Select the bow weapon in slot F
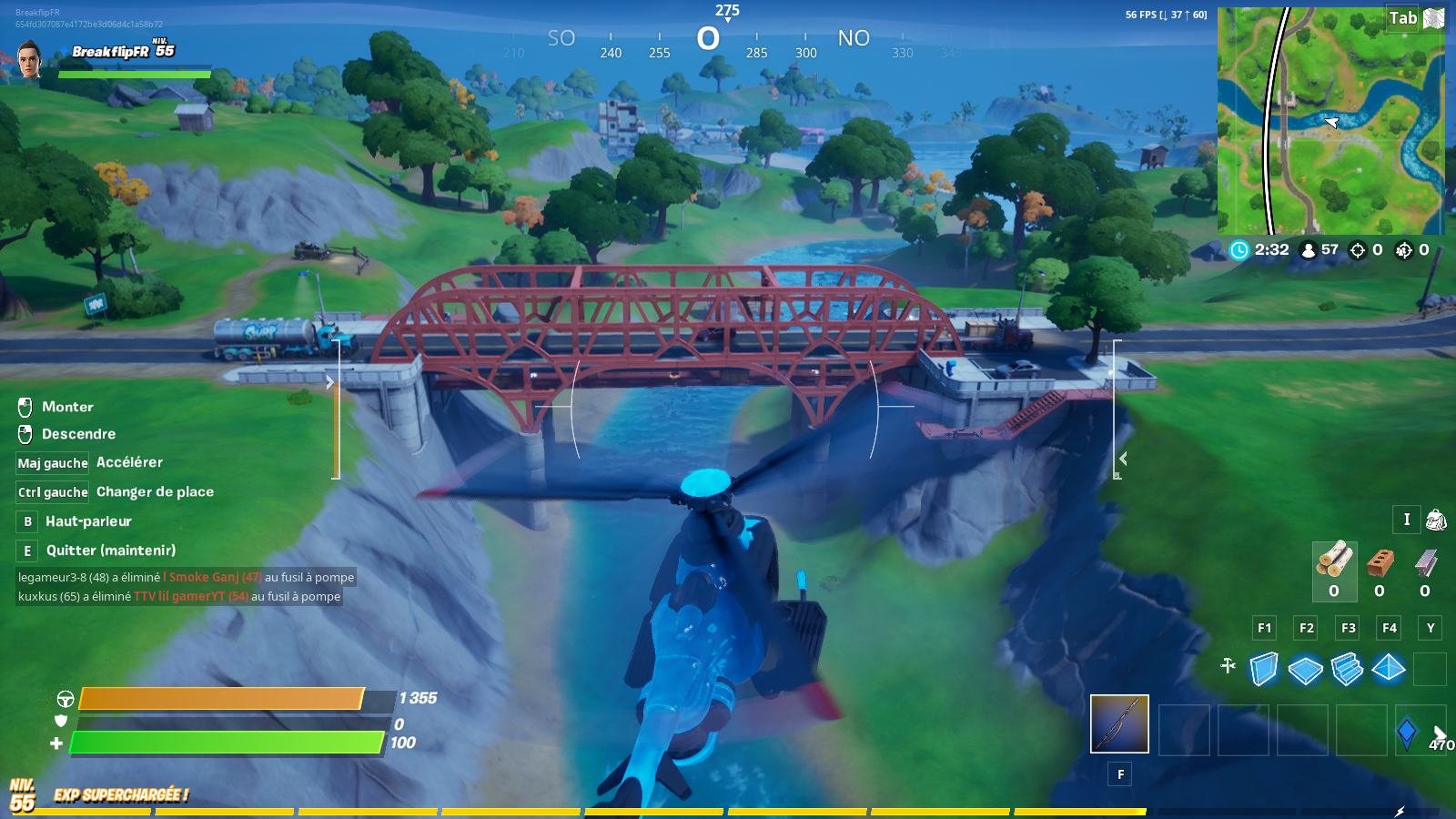 point(1119,723)
